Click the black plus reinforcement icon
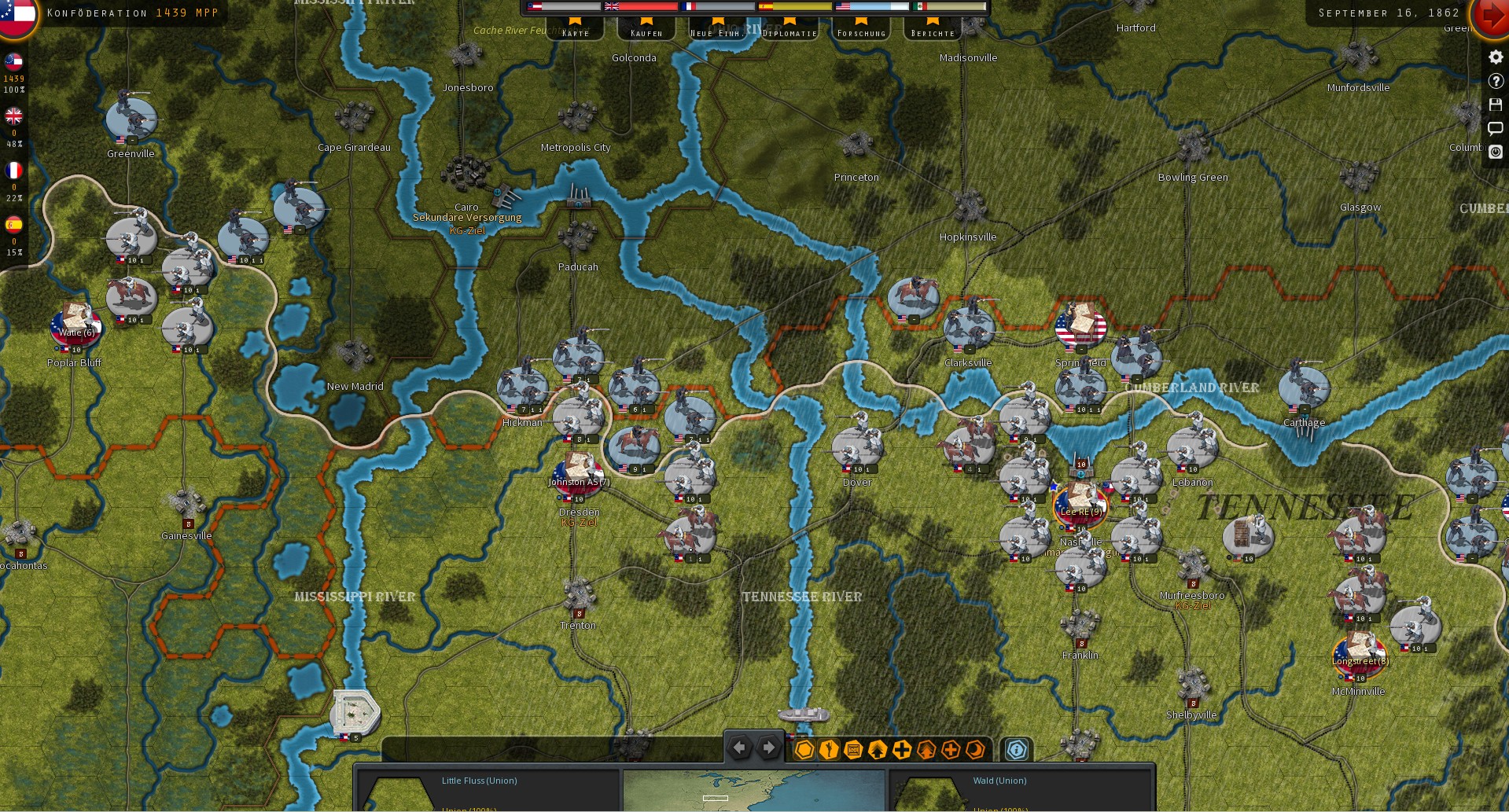The image size is (1509, 812). (902, 749)
